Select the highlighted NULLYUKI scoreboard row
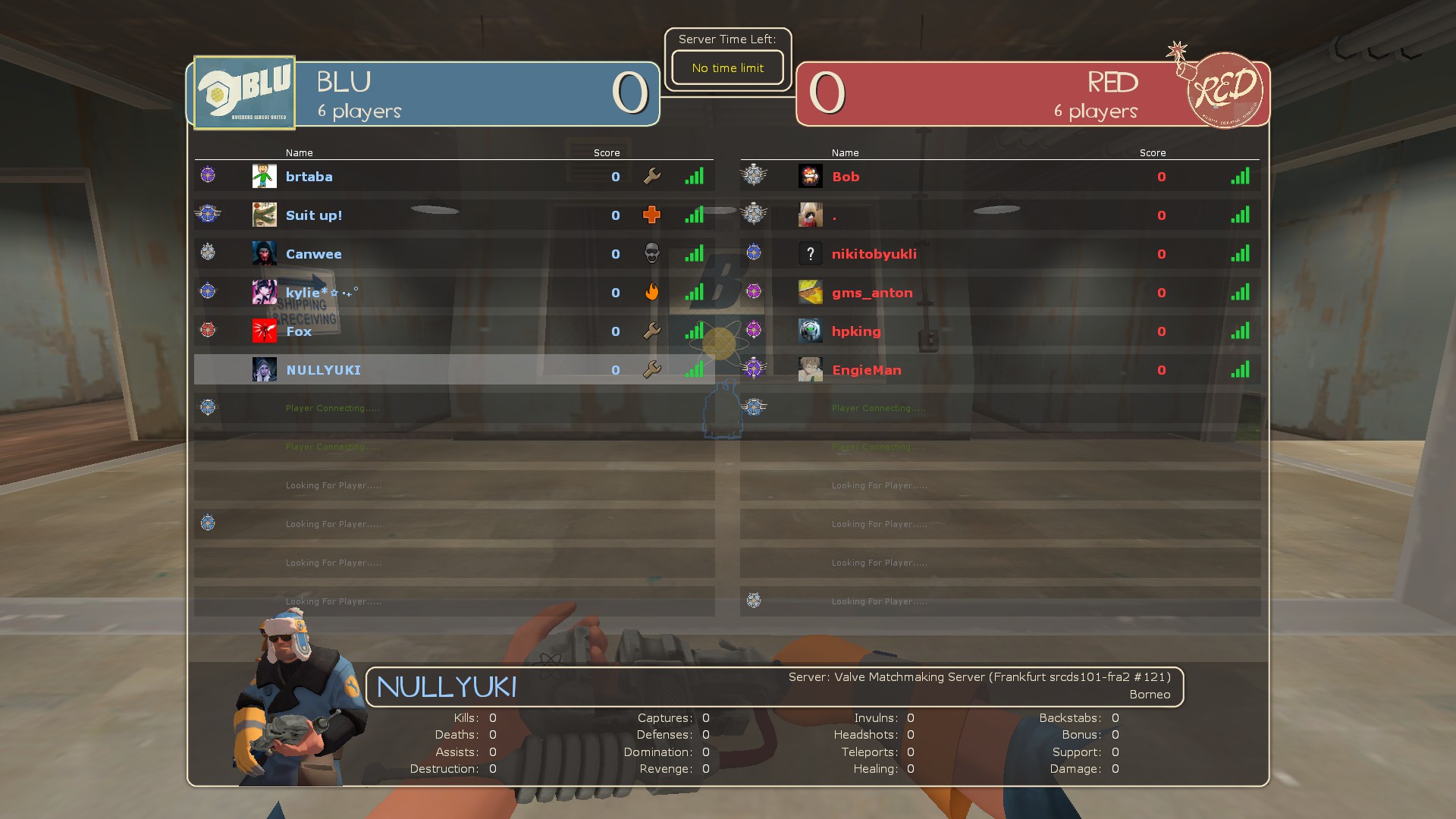The width and height of the screenshot is (1456, 819). tap(455, 369)
